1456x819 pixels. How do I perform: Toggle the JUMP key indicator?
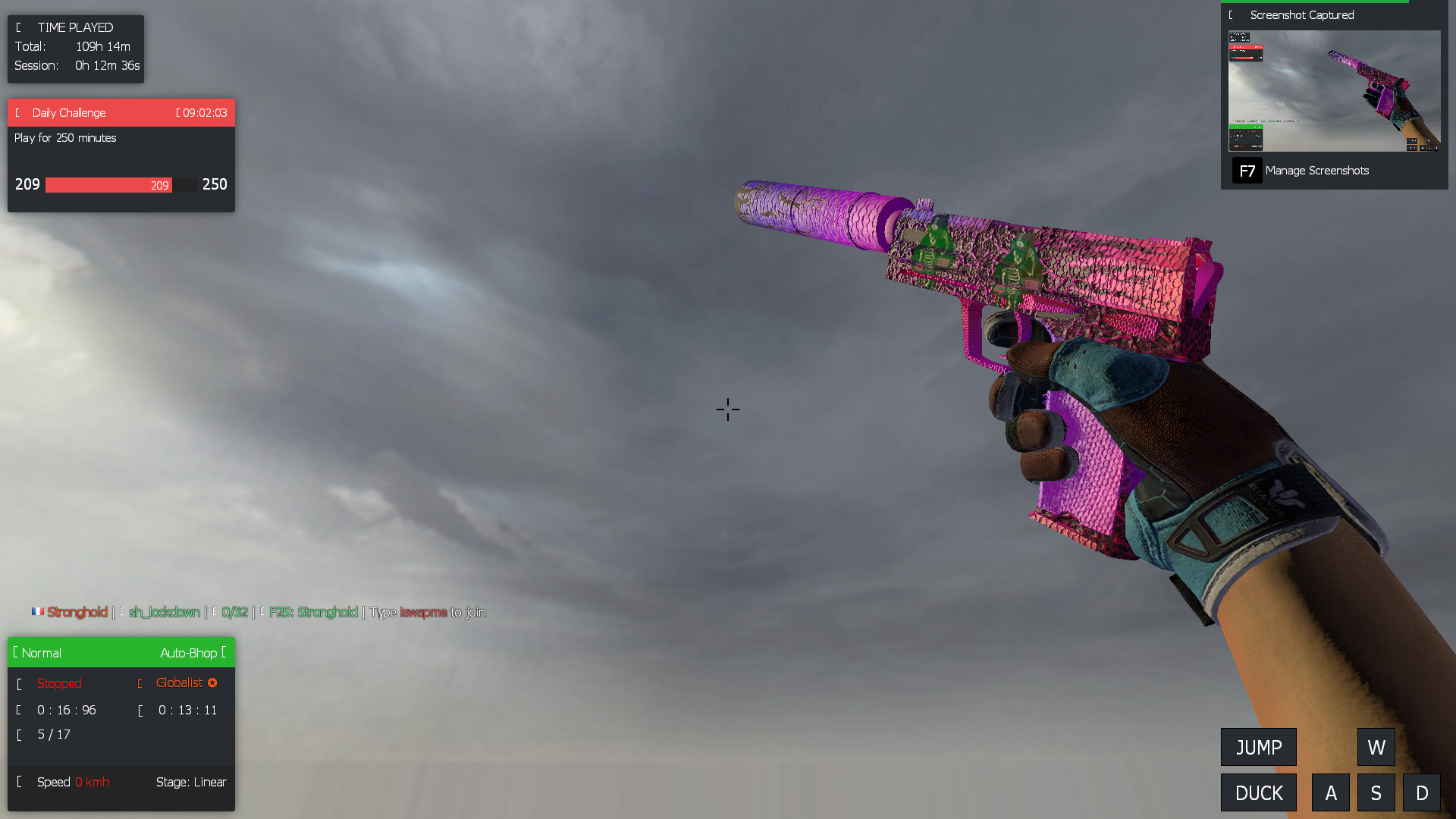(x=1258, y=747)
